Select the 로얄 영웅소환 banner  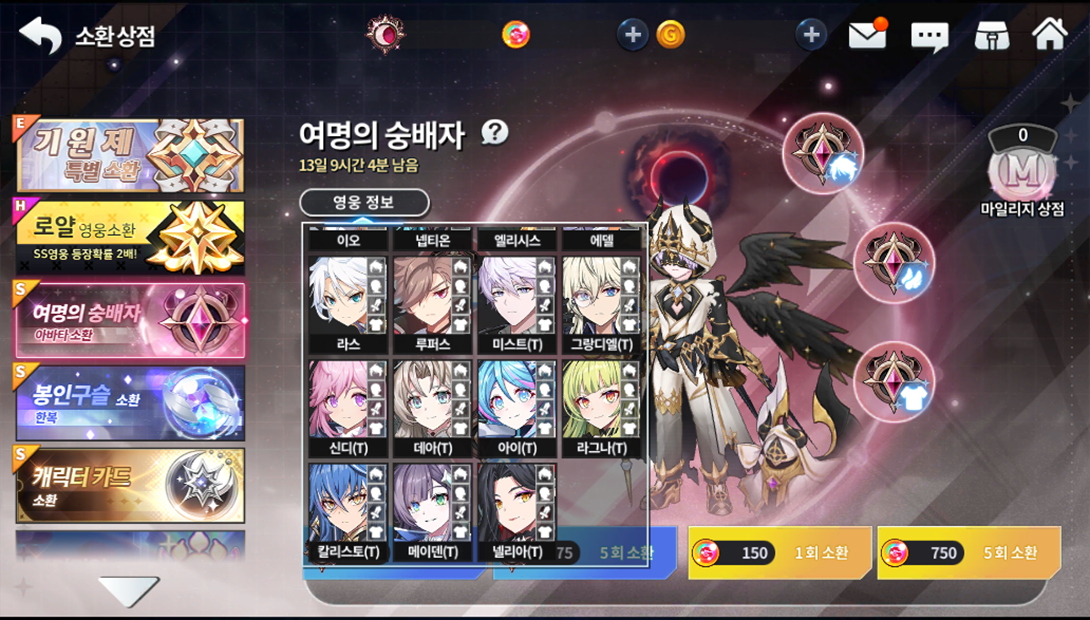click(x=129, y=237)
